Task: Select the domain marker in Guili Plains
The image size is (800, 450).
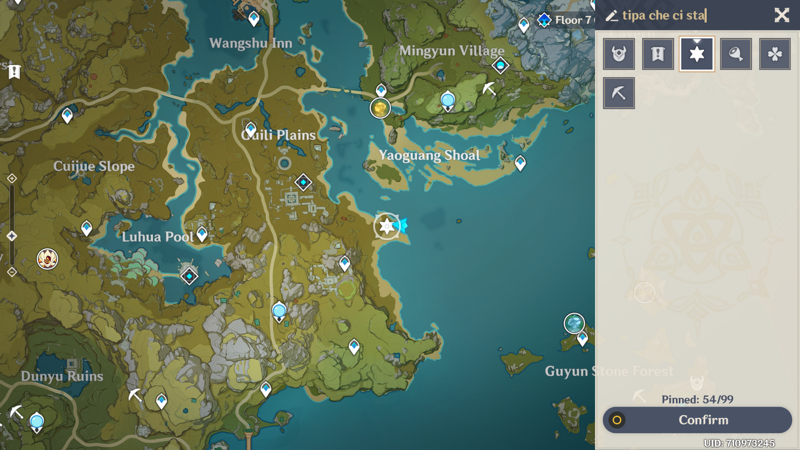Action: click(x=303, y=182)
